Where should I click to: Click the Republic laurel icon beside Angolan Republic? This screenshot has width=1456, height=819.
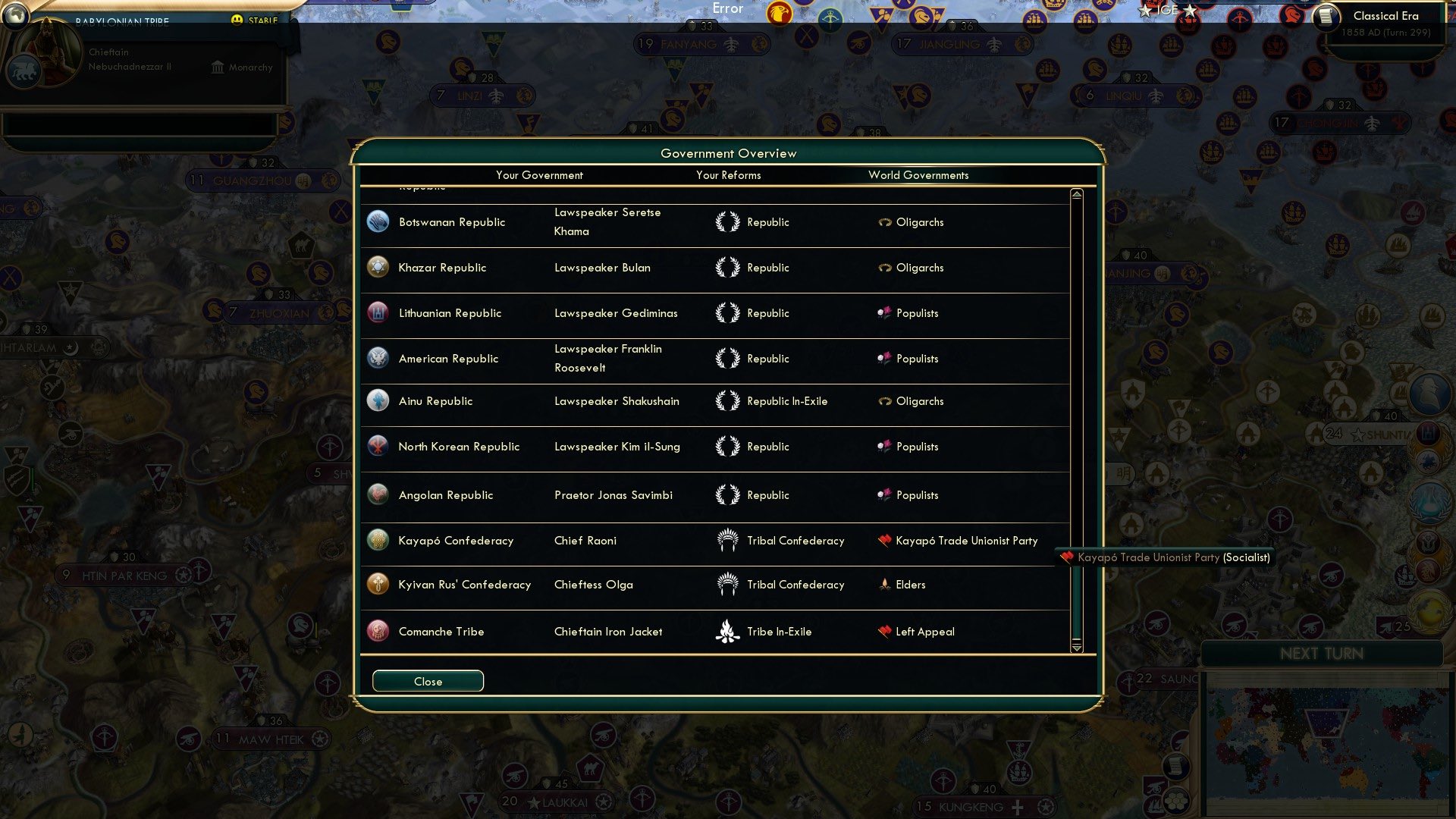726,494
